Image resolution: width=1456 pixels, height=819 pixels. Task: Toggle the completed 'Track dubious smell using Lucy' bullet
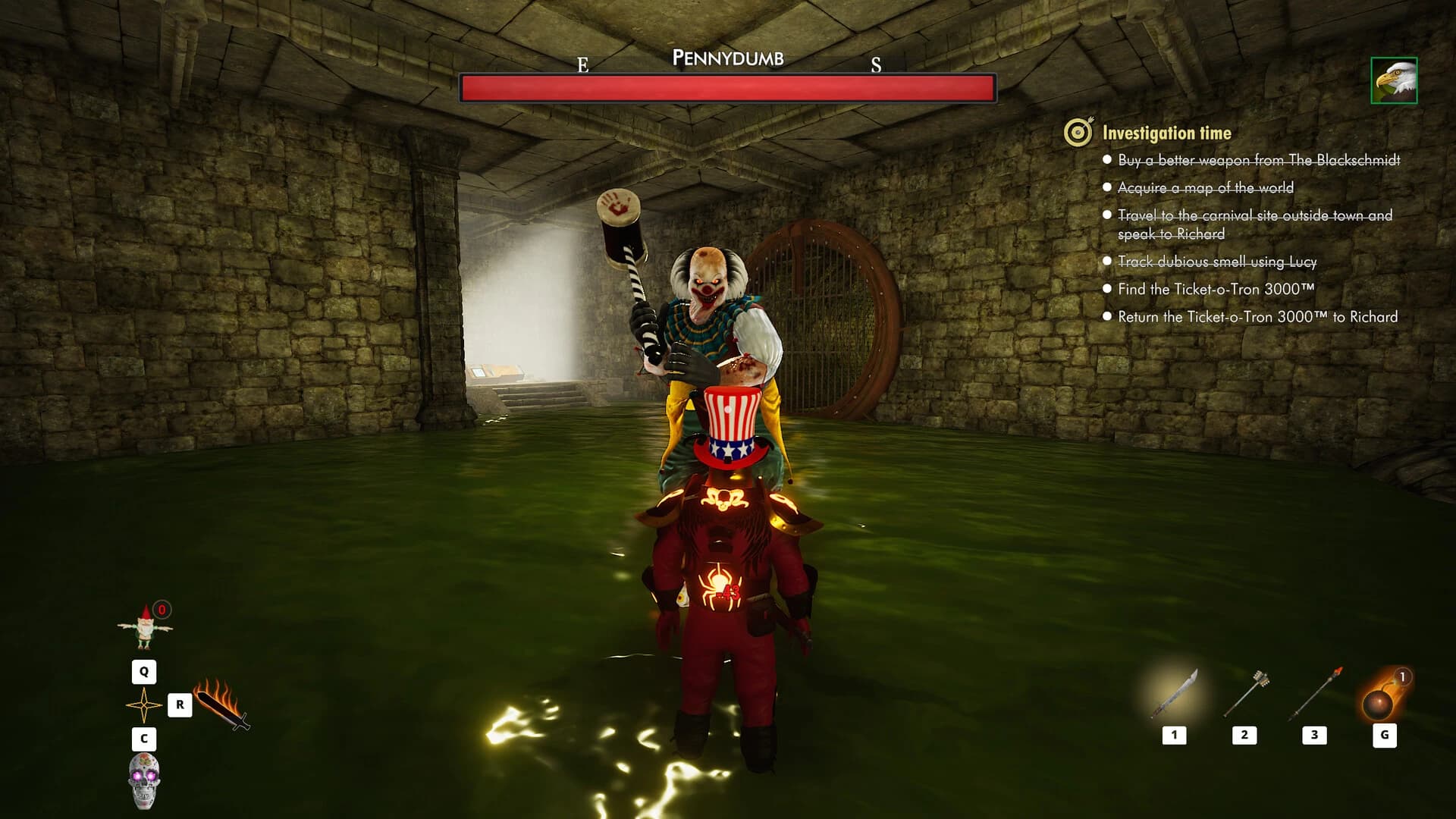1109,261
